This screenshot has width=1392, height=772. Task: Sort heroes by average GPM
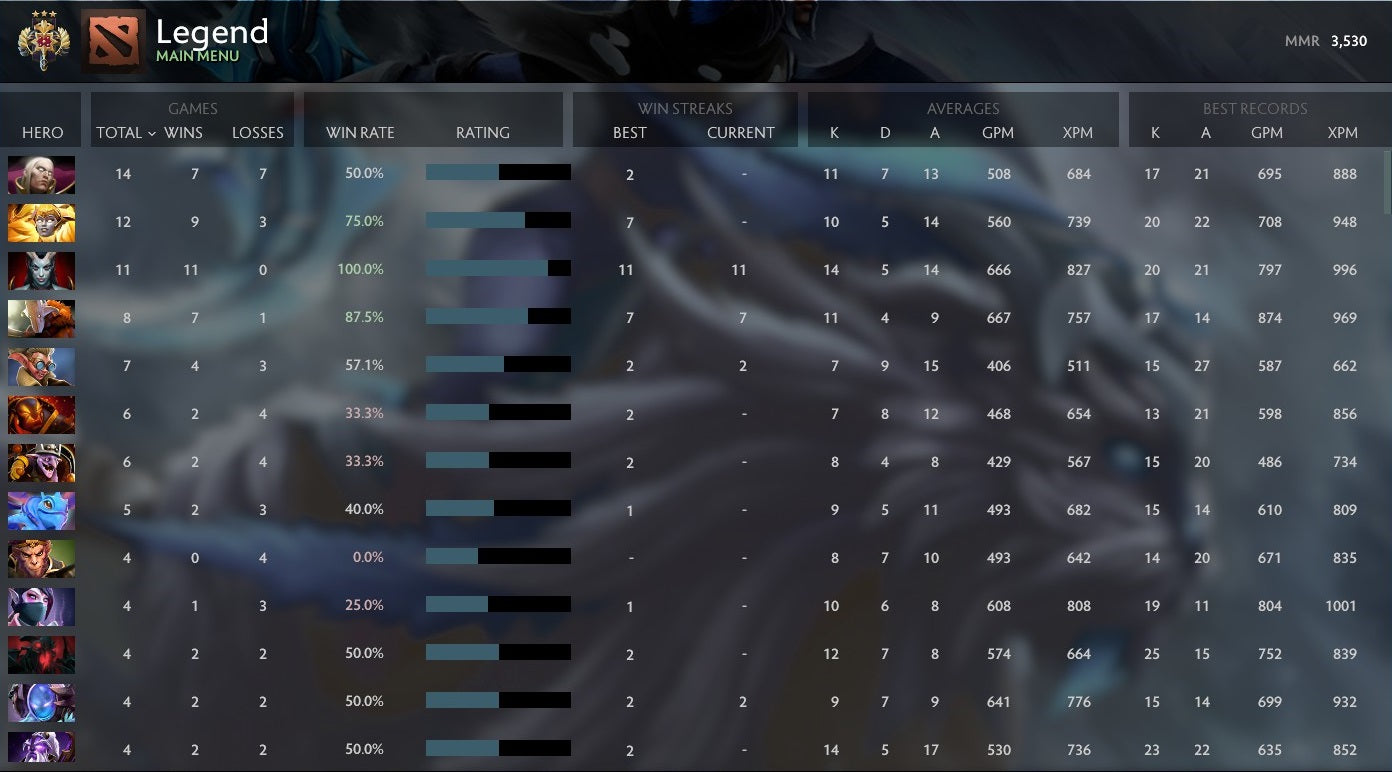pyautogui.click(x=999, y=132)
